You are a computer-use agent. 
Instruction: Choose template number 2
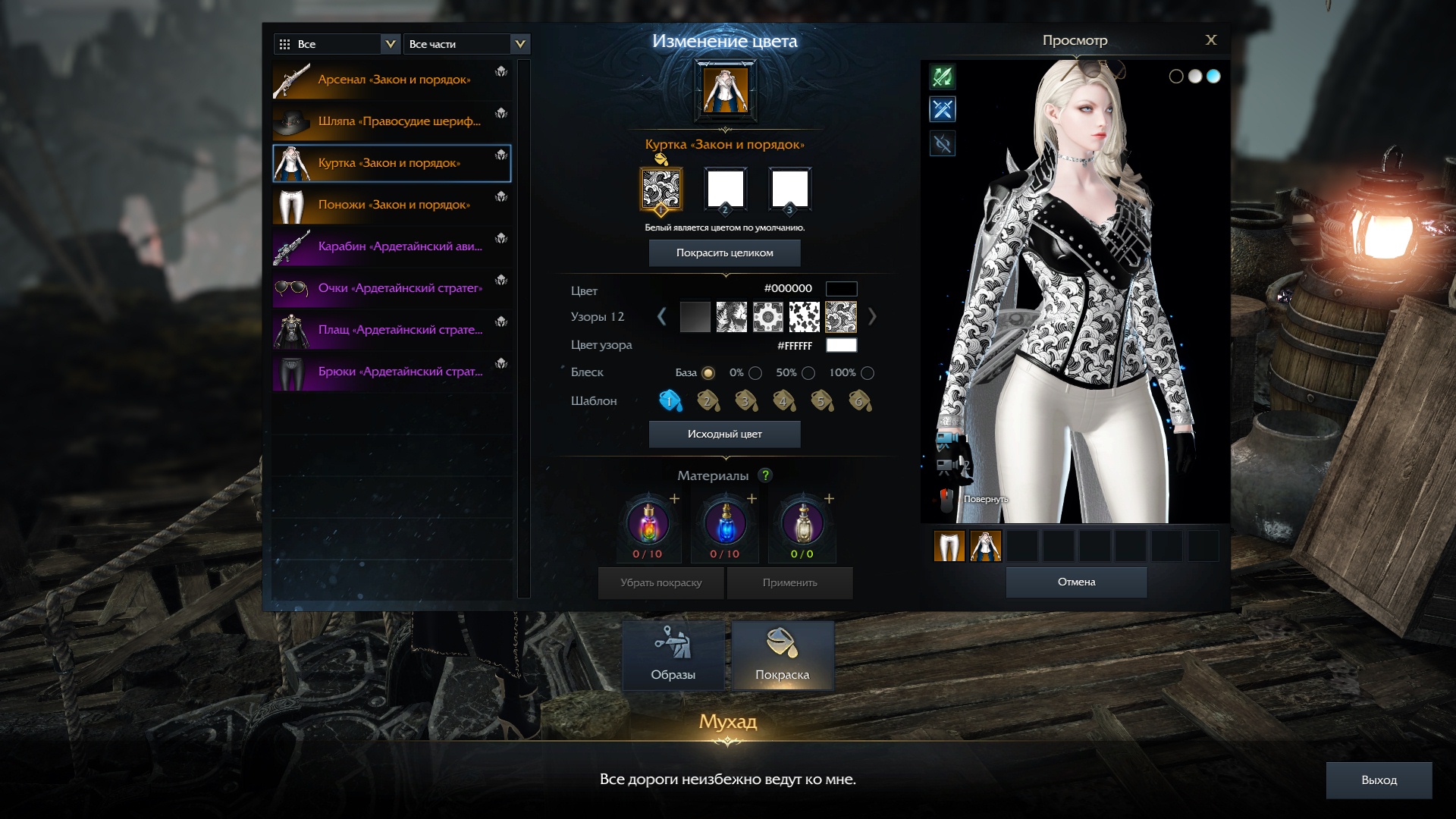708,400
